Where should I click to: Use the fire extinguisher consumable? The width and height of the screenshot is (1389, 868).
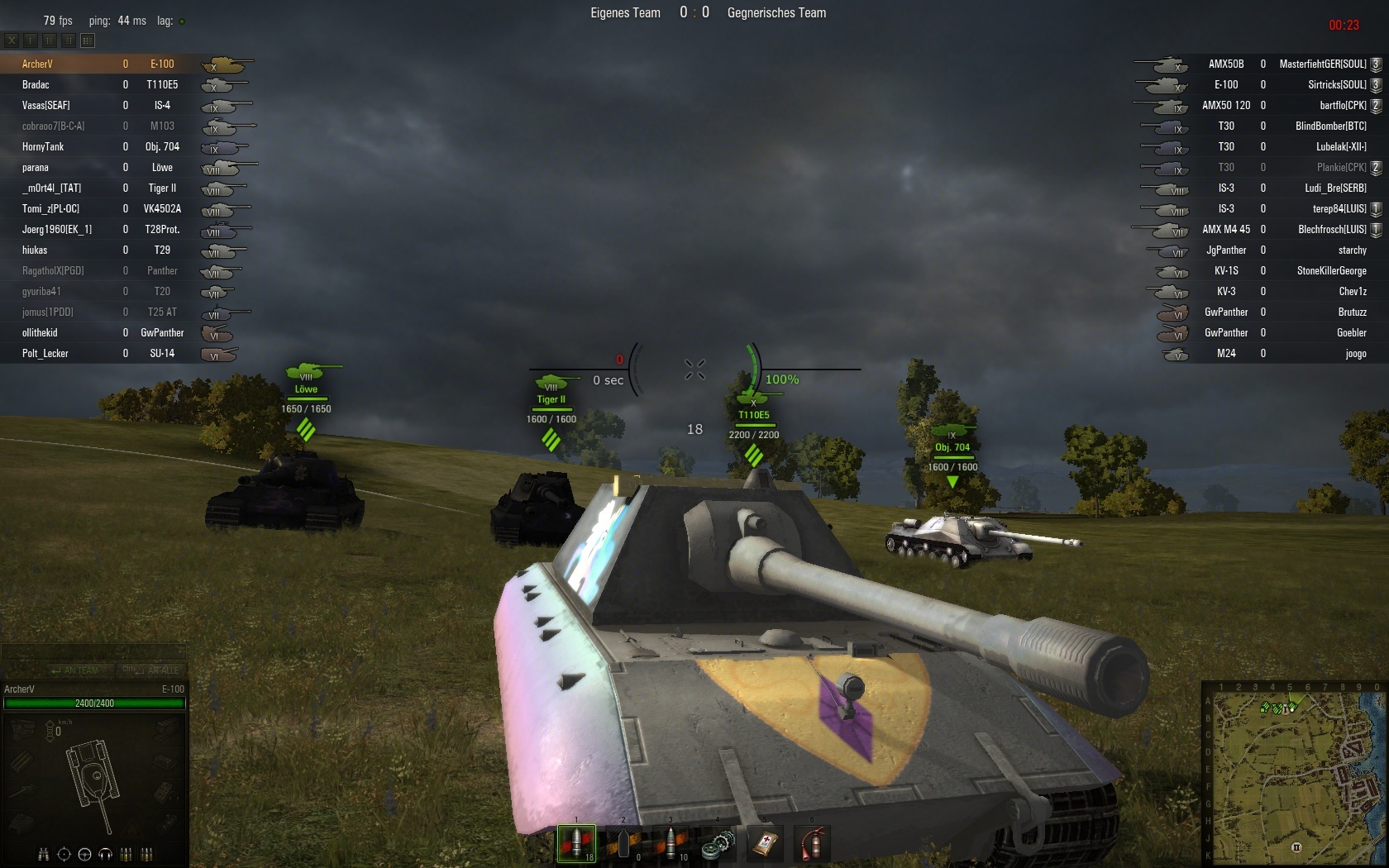[x=812, y=843]
